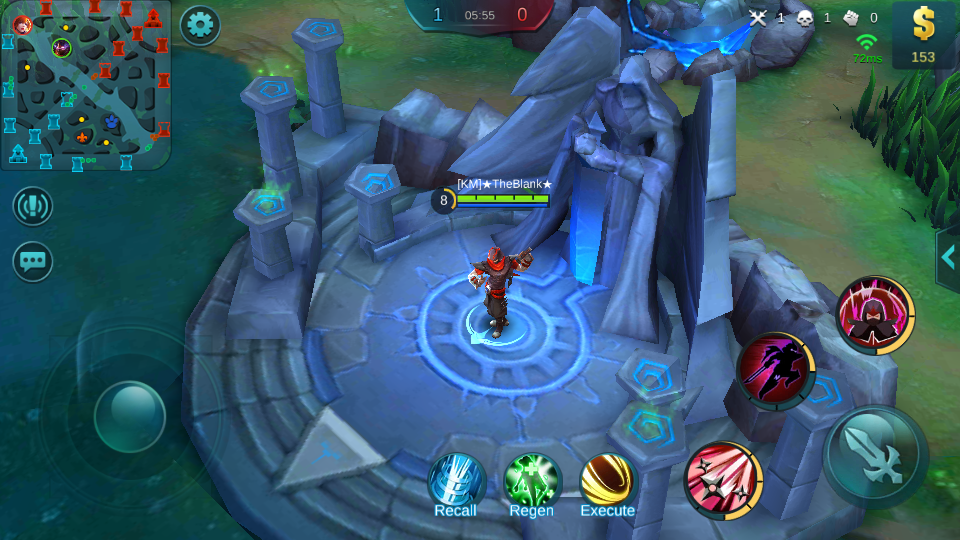The image size is (960, 540).
Task: Open the gold shop button
Action: [x=923, y=35]
